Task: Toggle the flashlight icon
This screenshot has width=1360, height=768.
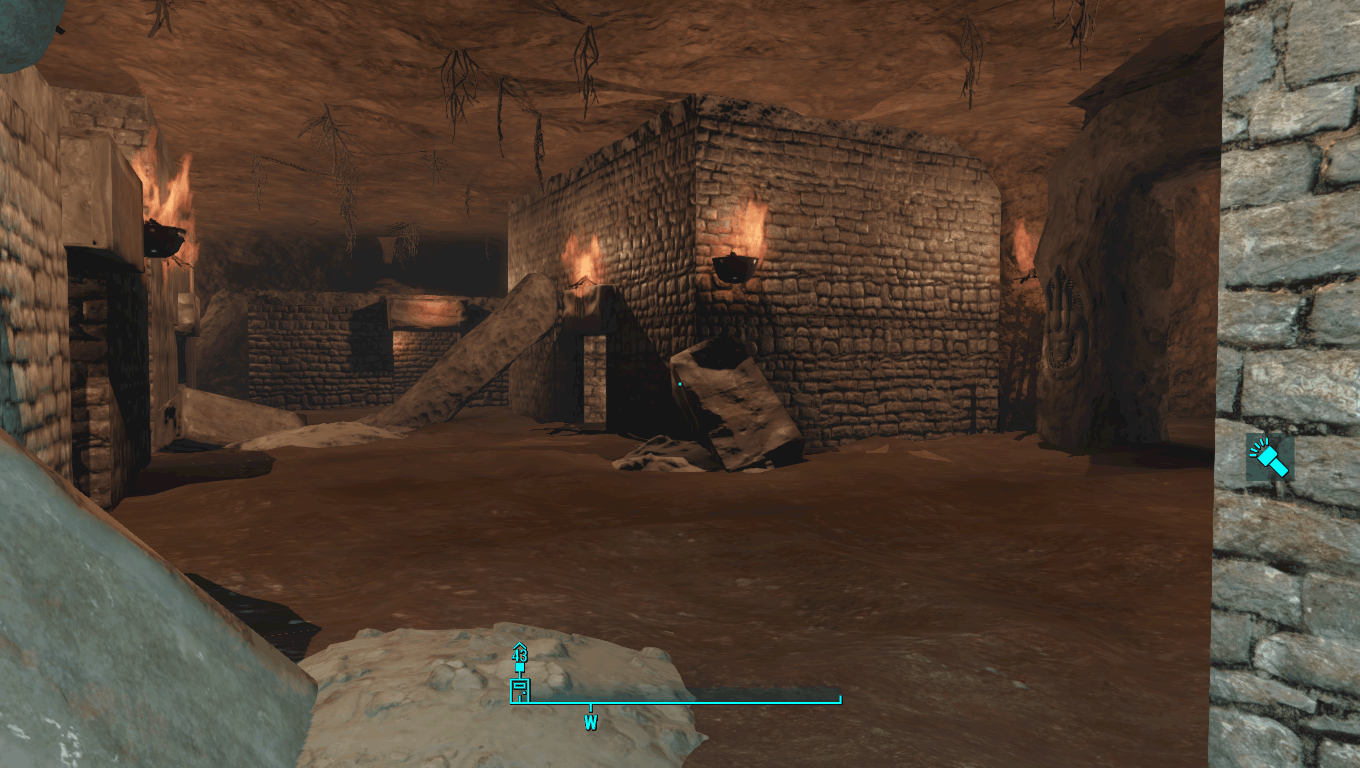Action: tap(1270, 459)
